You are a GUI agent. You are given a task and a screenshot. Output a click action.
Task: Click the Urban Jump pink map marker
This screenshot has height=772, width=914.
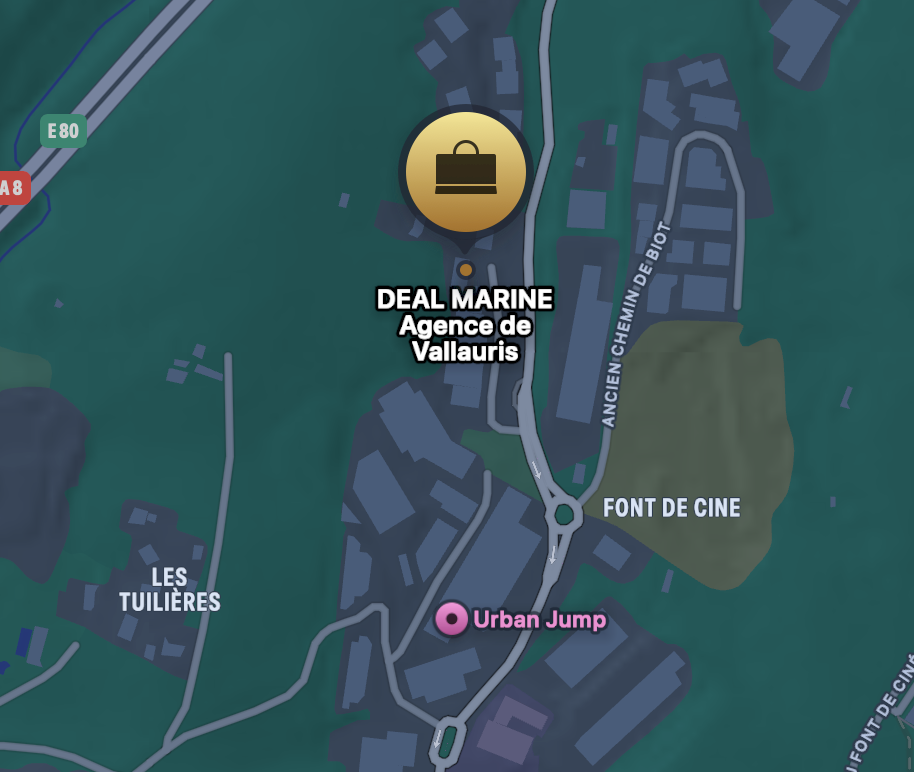point(451,620)
